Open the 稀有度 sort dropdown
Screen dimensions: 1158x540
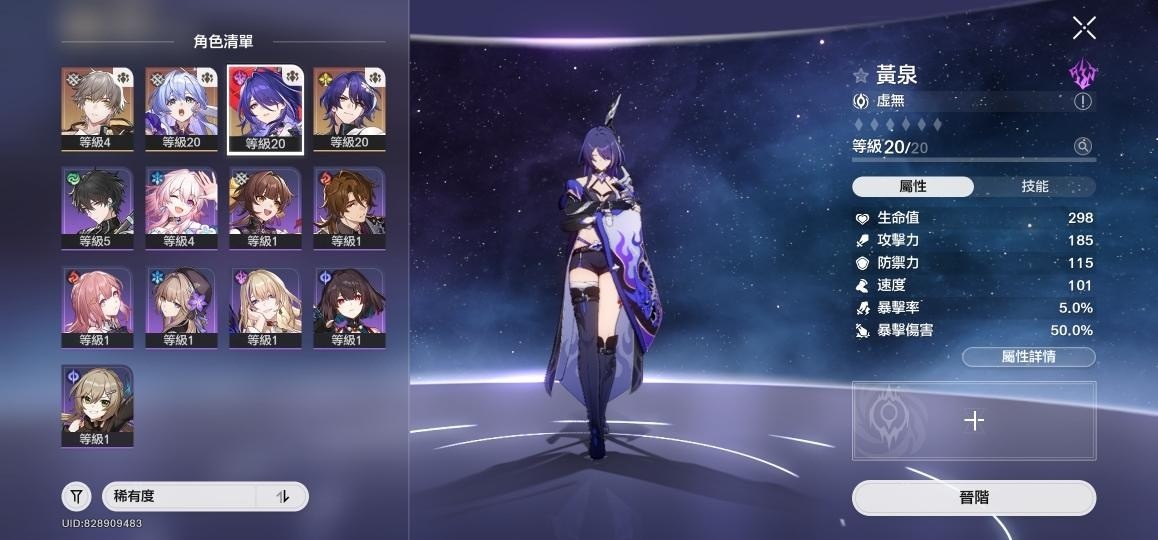click(x=180, y=496)
